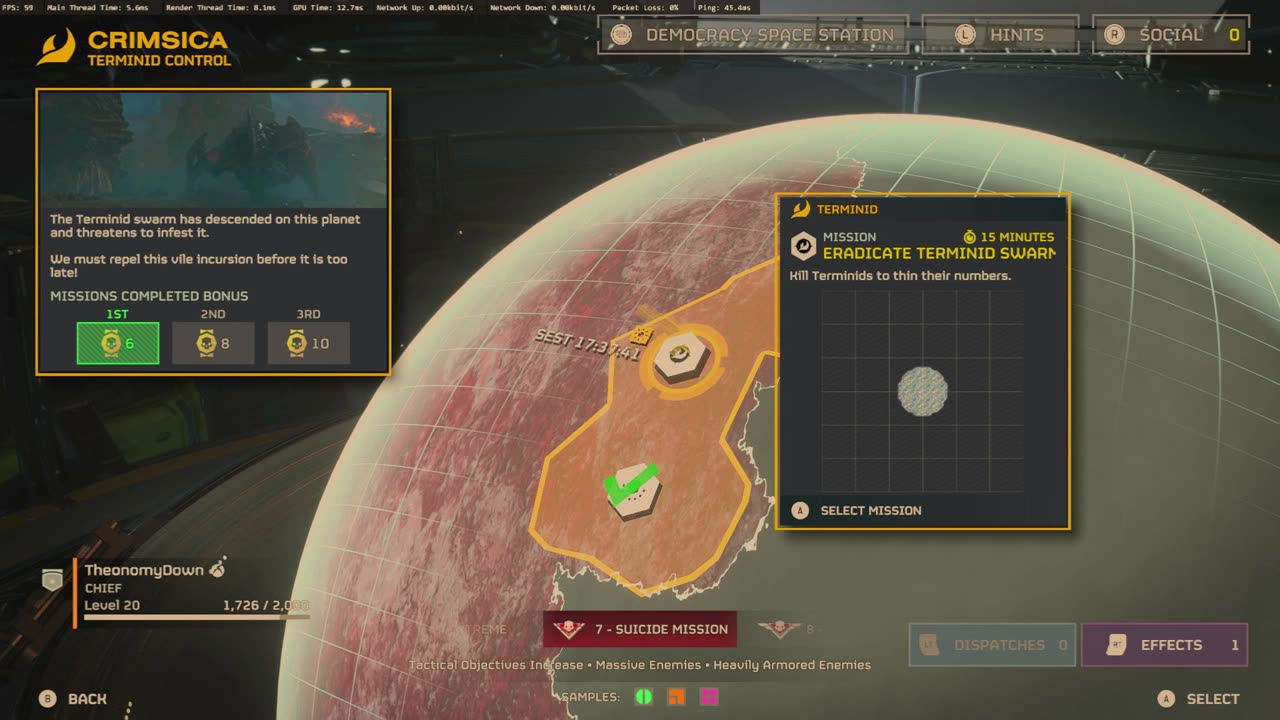Image resolution: width=1280 pixels, height=720 pixels.
Task: Select the 7 - Suicide Mission difficulty
Action: point(640,629)
